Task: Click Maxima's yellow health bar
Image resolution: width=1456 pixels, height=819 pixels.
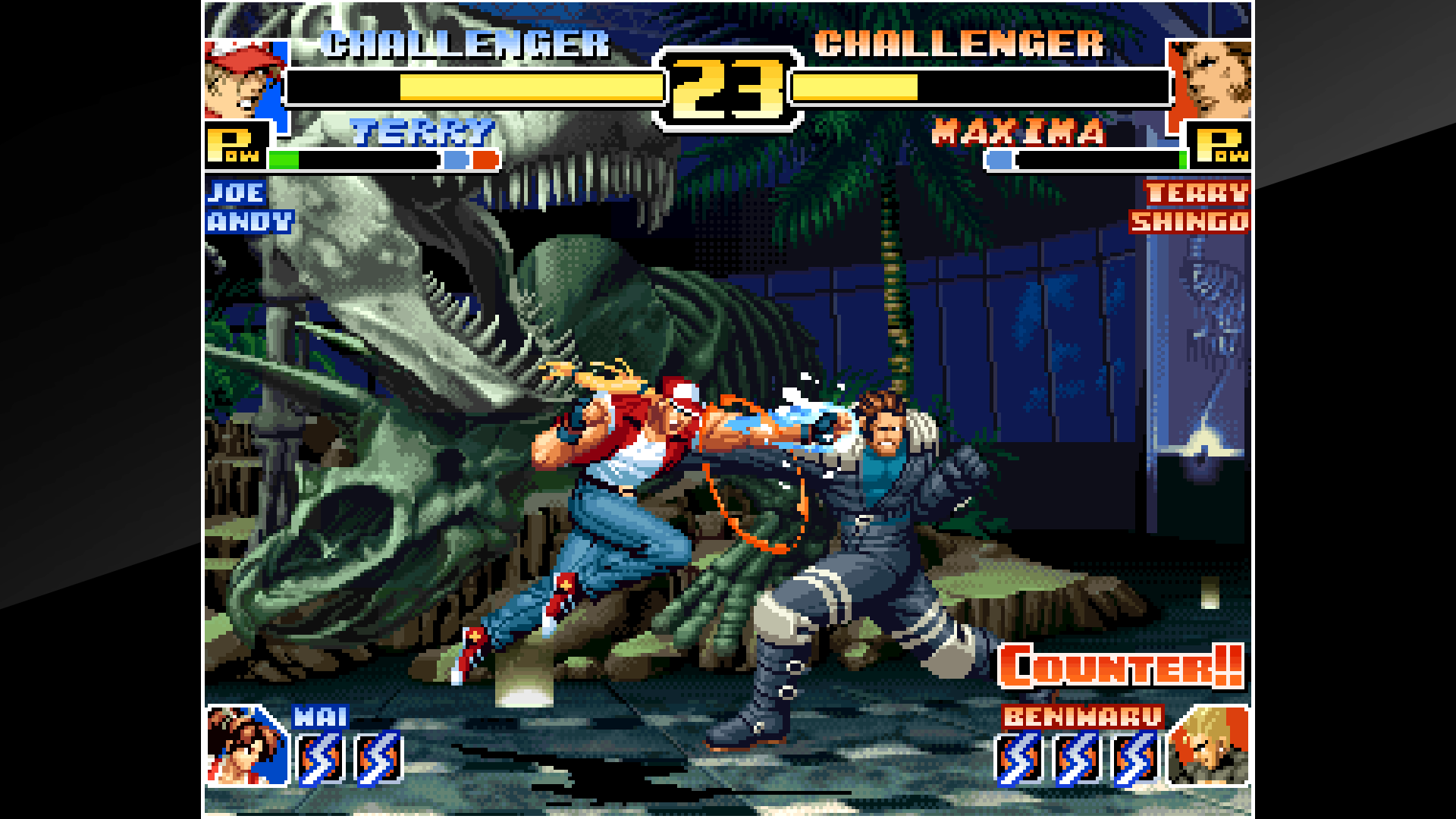Action: coord(857,87)
